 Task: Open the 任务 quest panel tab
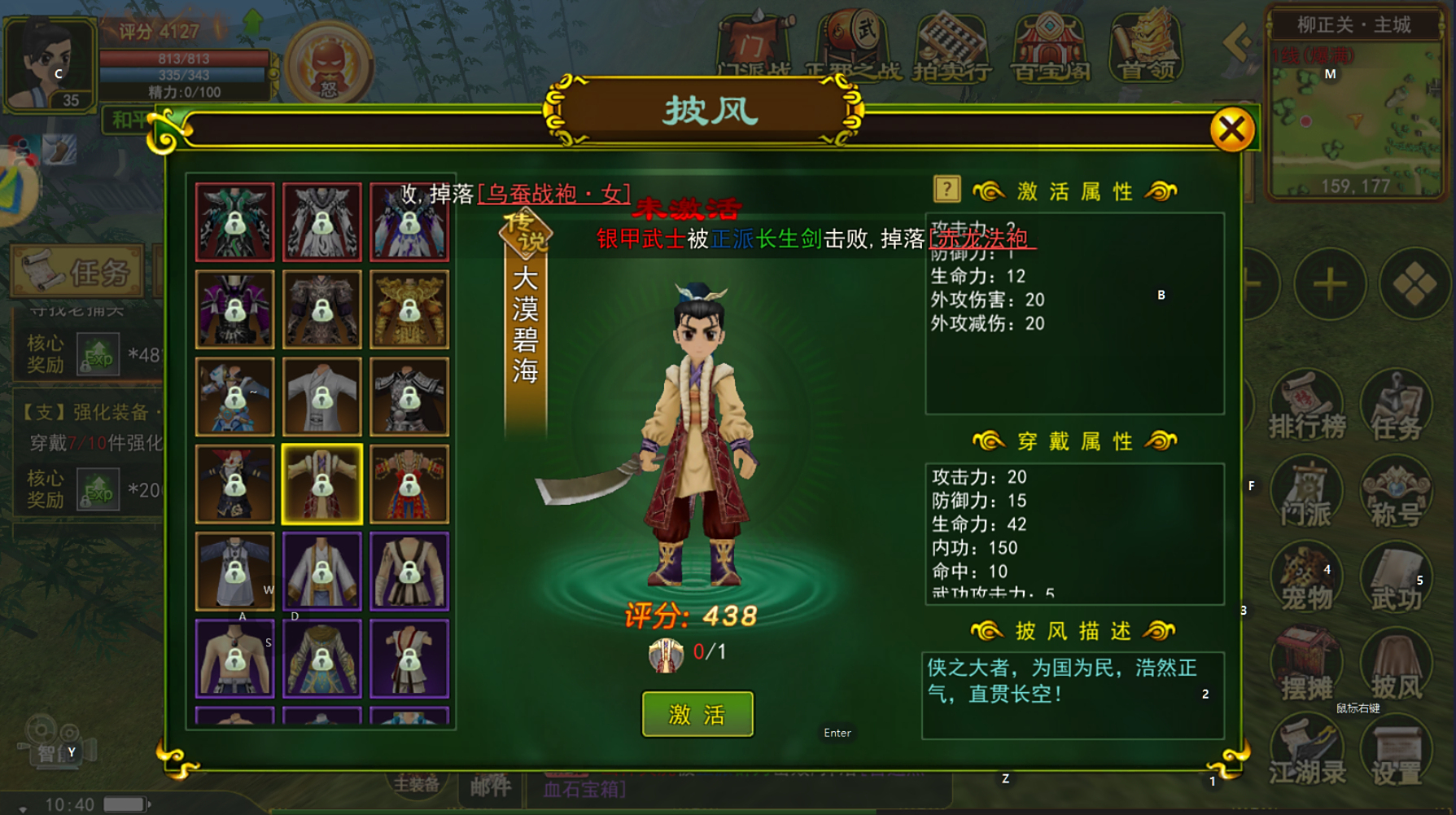pos(77,272)
